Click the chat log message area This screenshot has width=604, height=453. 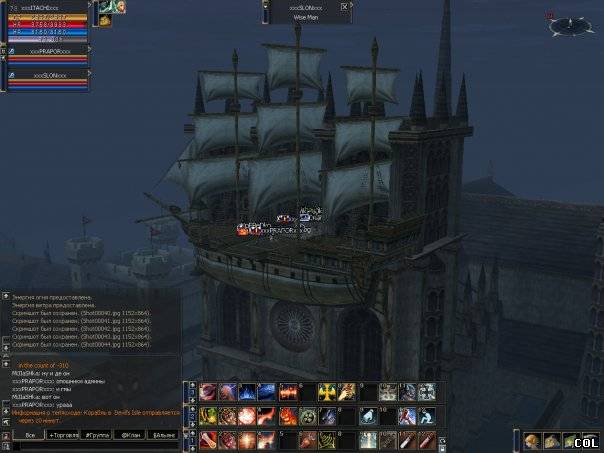click(90, 360)
